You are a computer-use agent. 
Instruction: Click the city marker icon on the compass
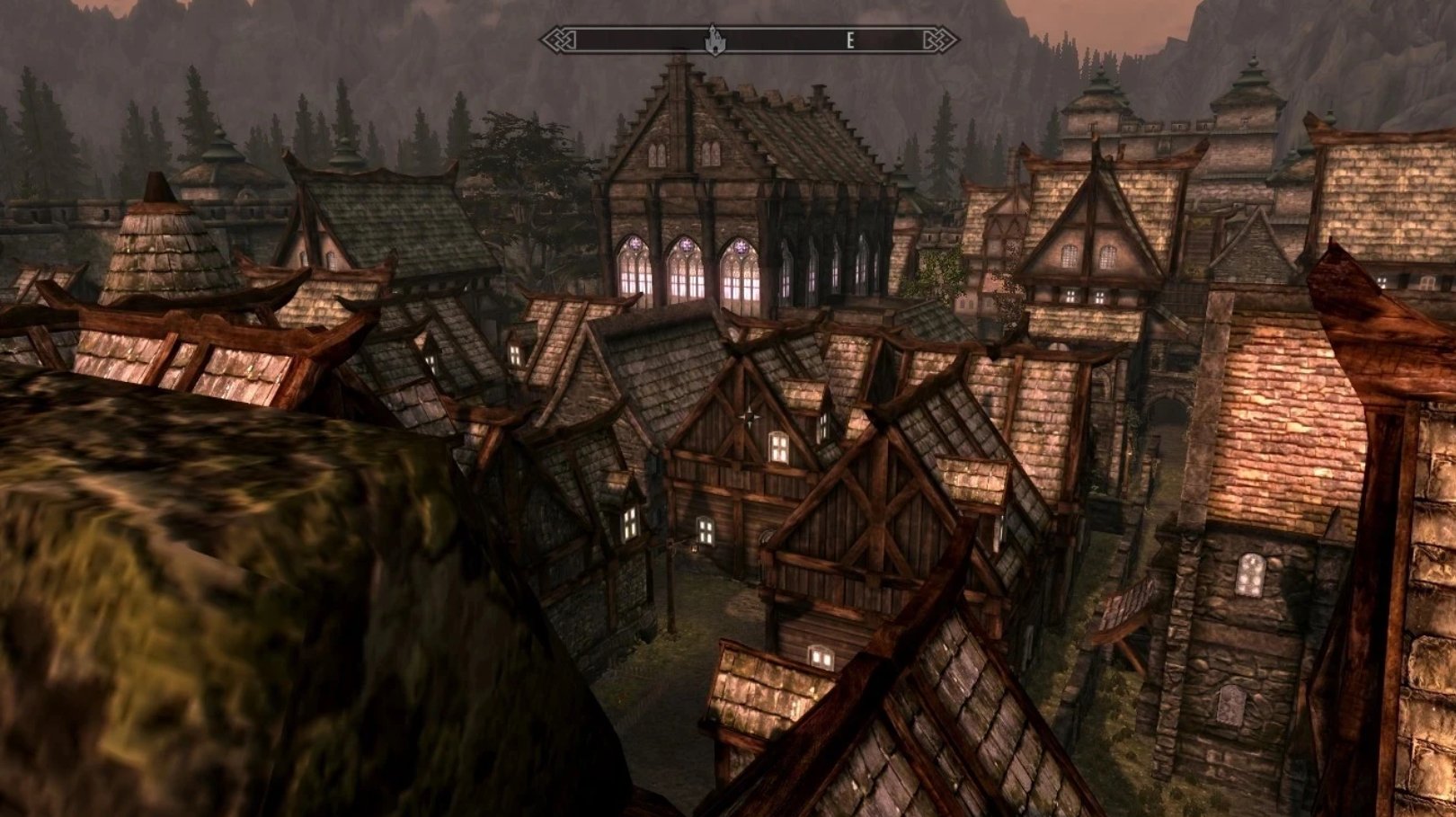click(715, 40)
